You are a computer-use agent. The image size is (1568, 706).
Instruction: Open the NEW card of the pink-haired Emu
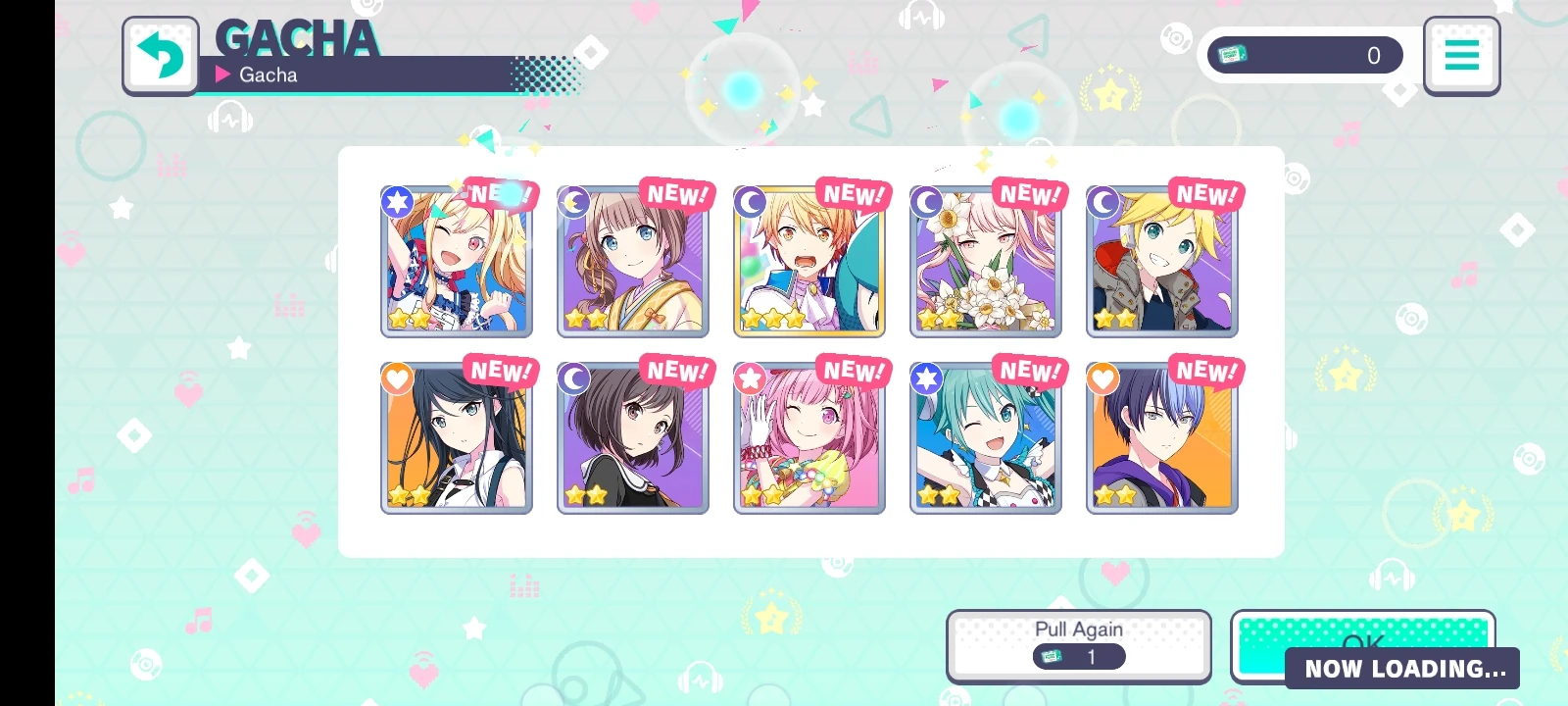tap(809, 437)
